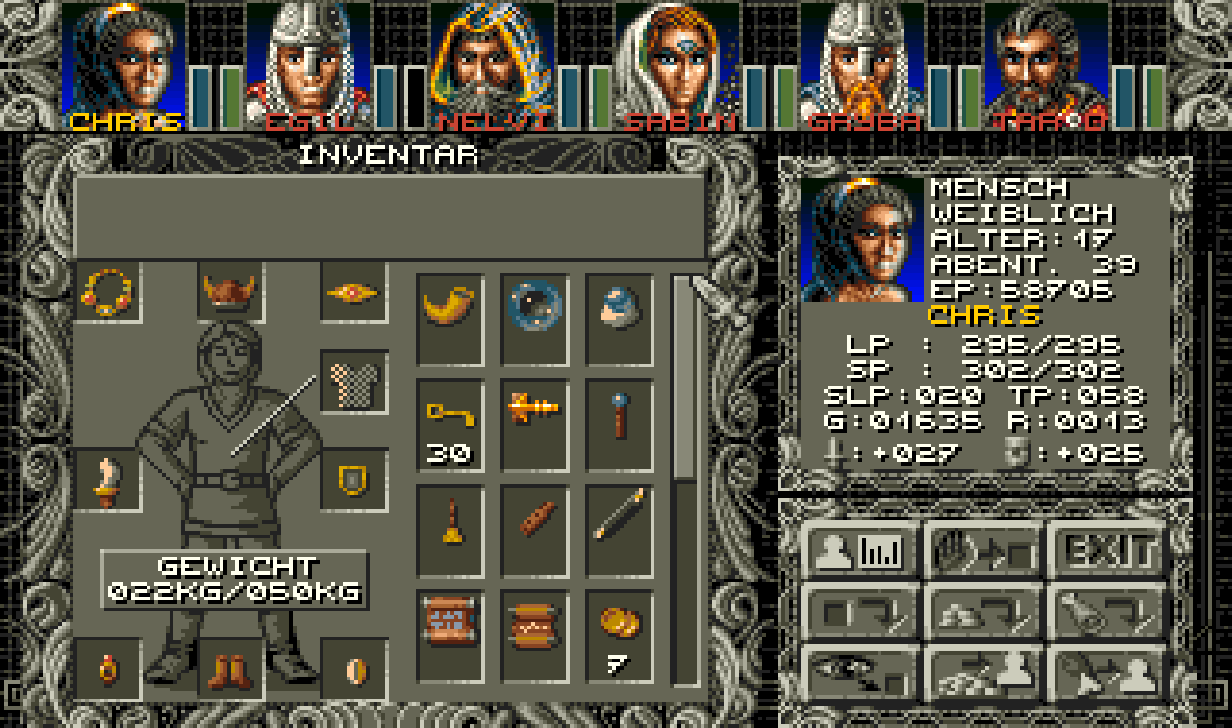Pick the blue crystal ball item
The height and width of the screenshot is (728, 1232).
[534, 305]
